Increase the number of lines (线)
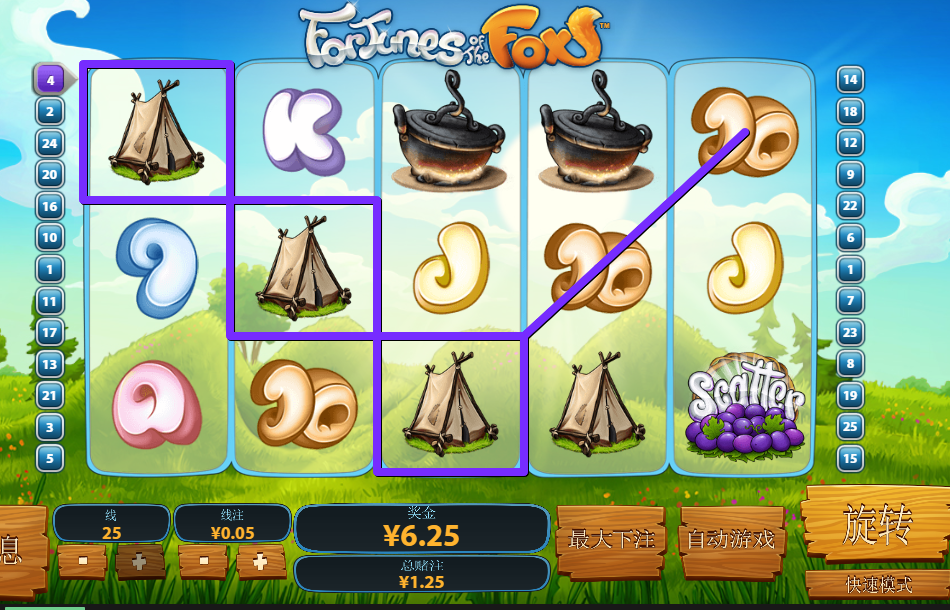 [x=140, y=562]
